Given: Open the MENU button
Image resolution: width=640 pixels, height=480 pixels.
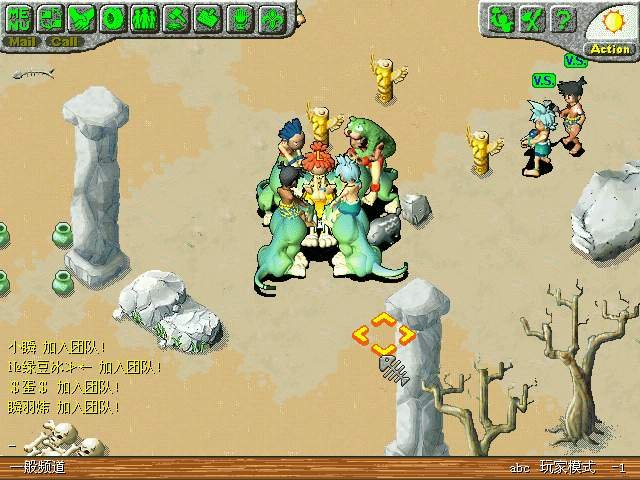Looking at the screenshot, I should 20,18.
